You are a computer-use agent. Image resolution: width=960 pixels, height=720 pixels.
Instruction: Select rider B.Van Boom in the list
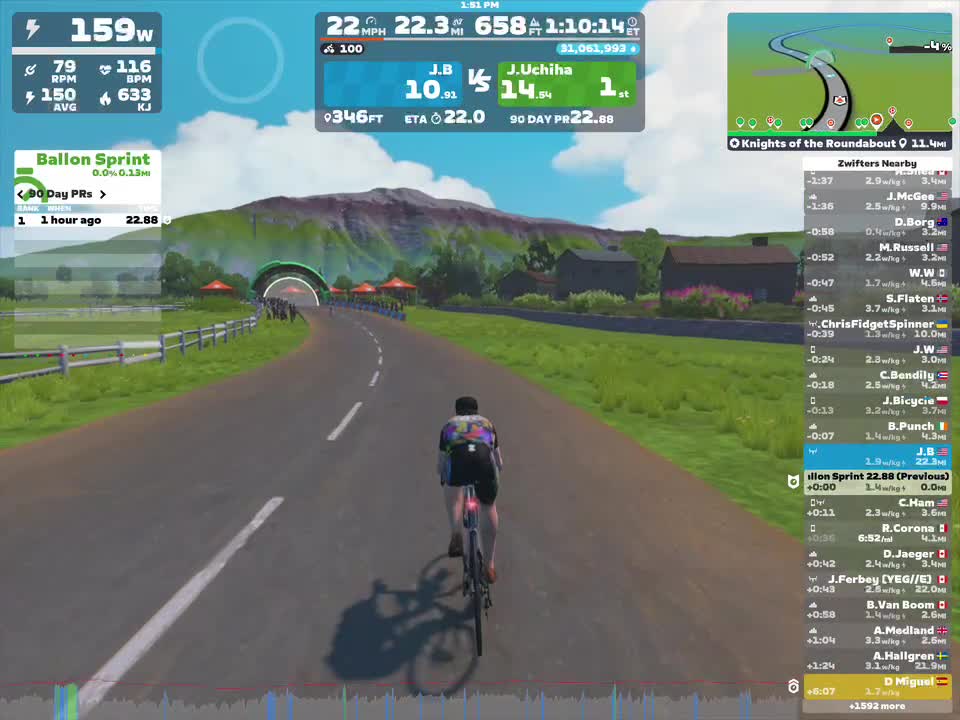click(x=877, y=610)
